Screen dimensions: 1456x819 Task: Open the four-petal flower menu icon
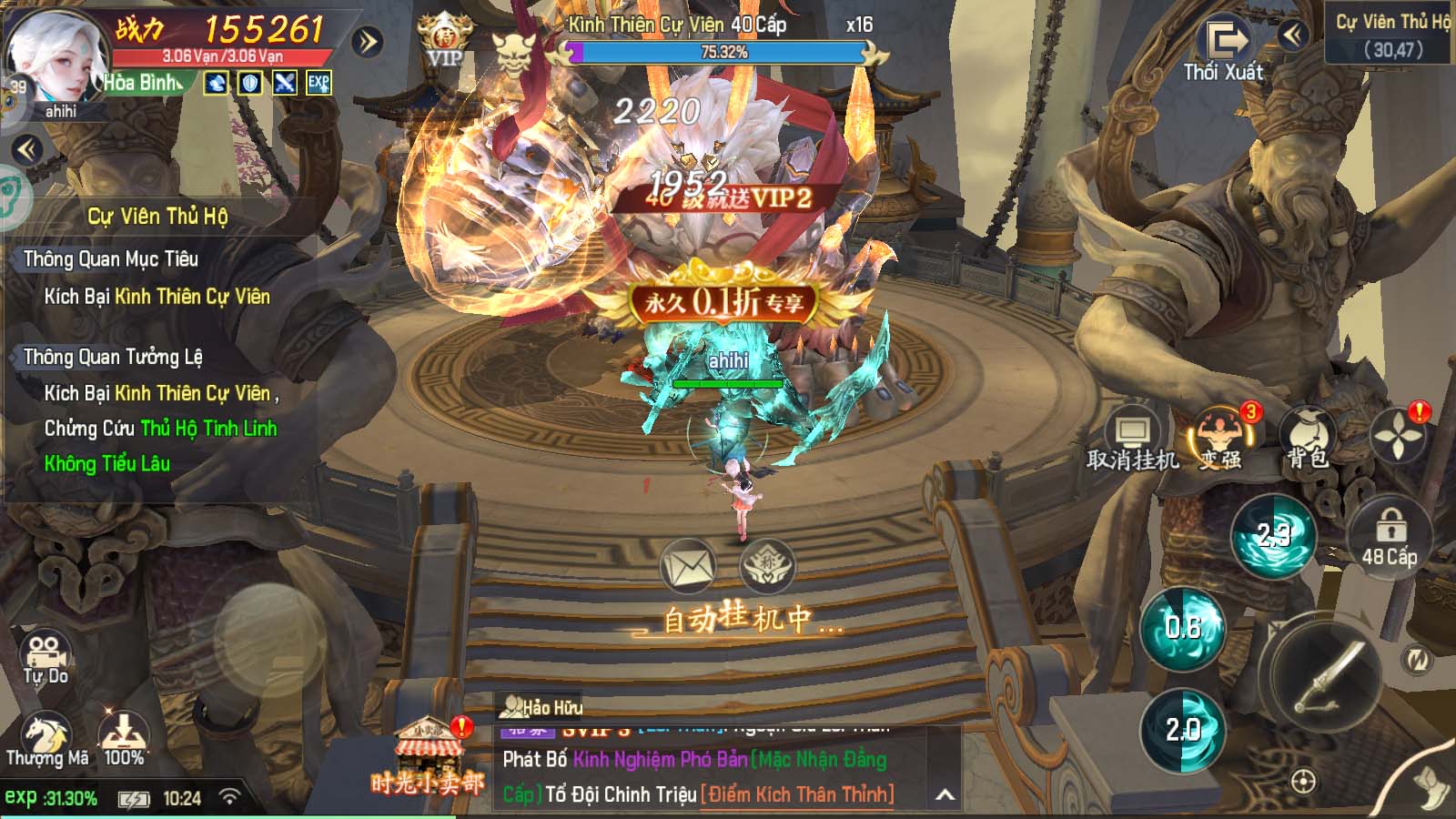(1398, 435)
